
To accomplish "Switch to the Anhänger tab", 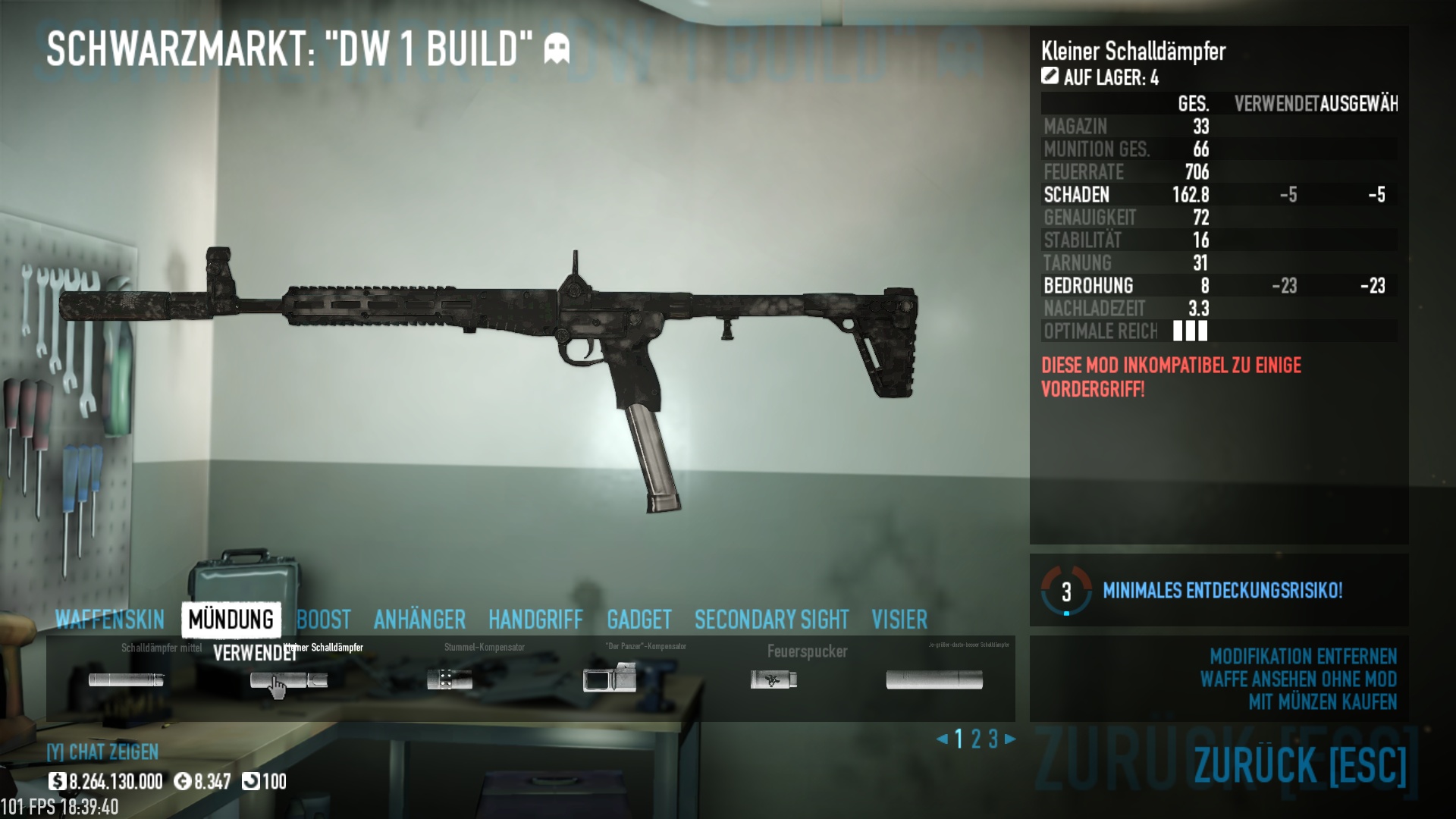I will pos(419,620).
